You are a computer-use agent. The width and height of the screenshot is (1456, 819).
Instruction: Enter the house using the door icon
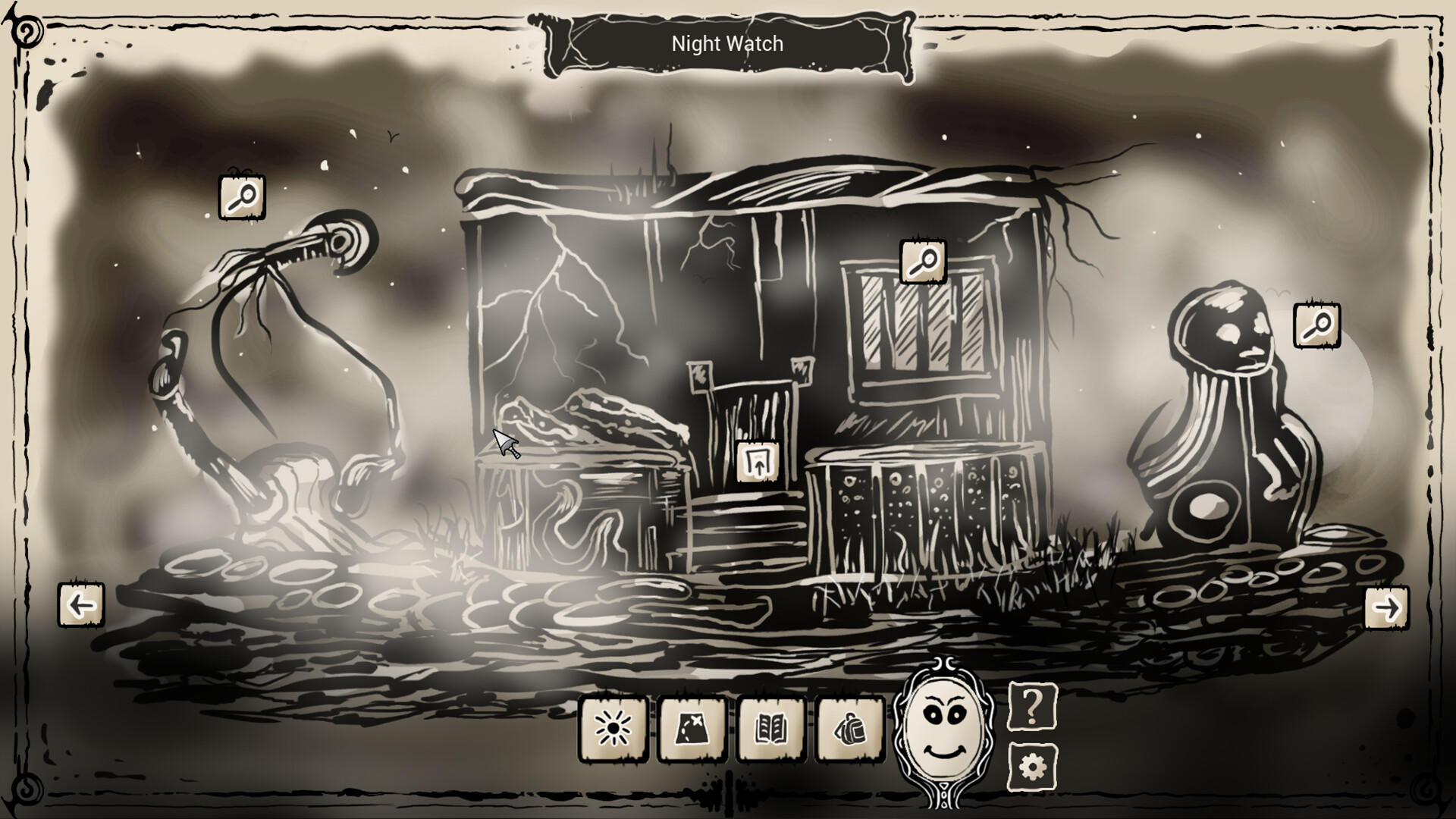pyautogui.click(x=757, y=460)
